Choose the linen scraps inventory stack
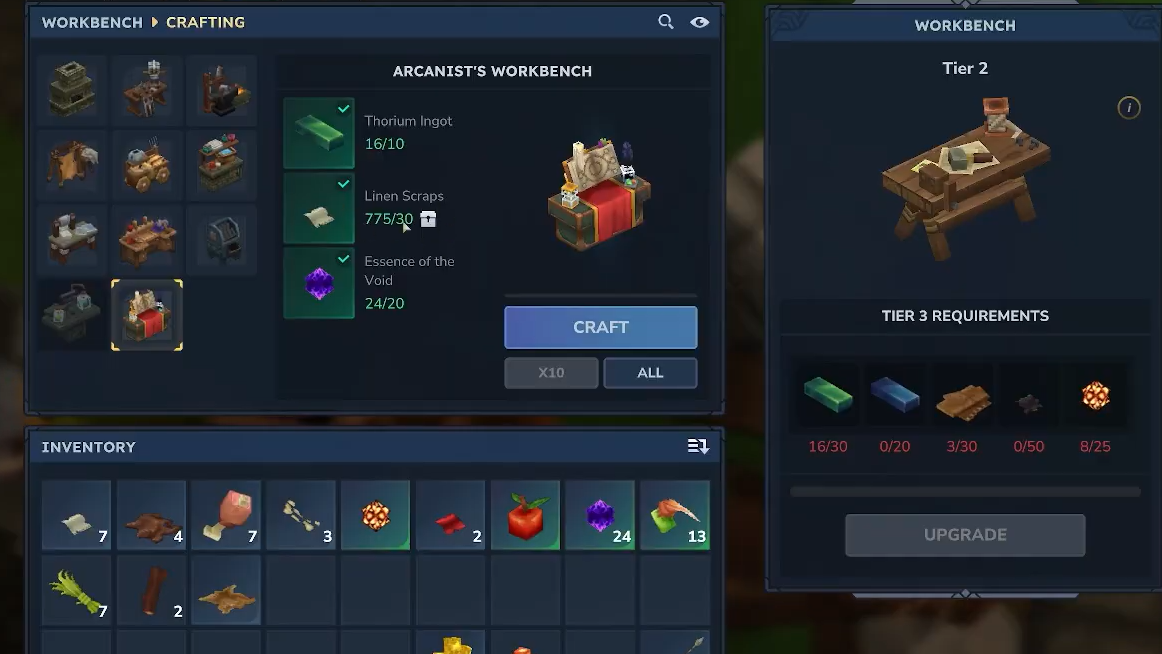Viewport: 1162px width, 654px height. (x=76, y=515)
